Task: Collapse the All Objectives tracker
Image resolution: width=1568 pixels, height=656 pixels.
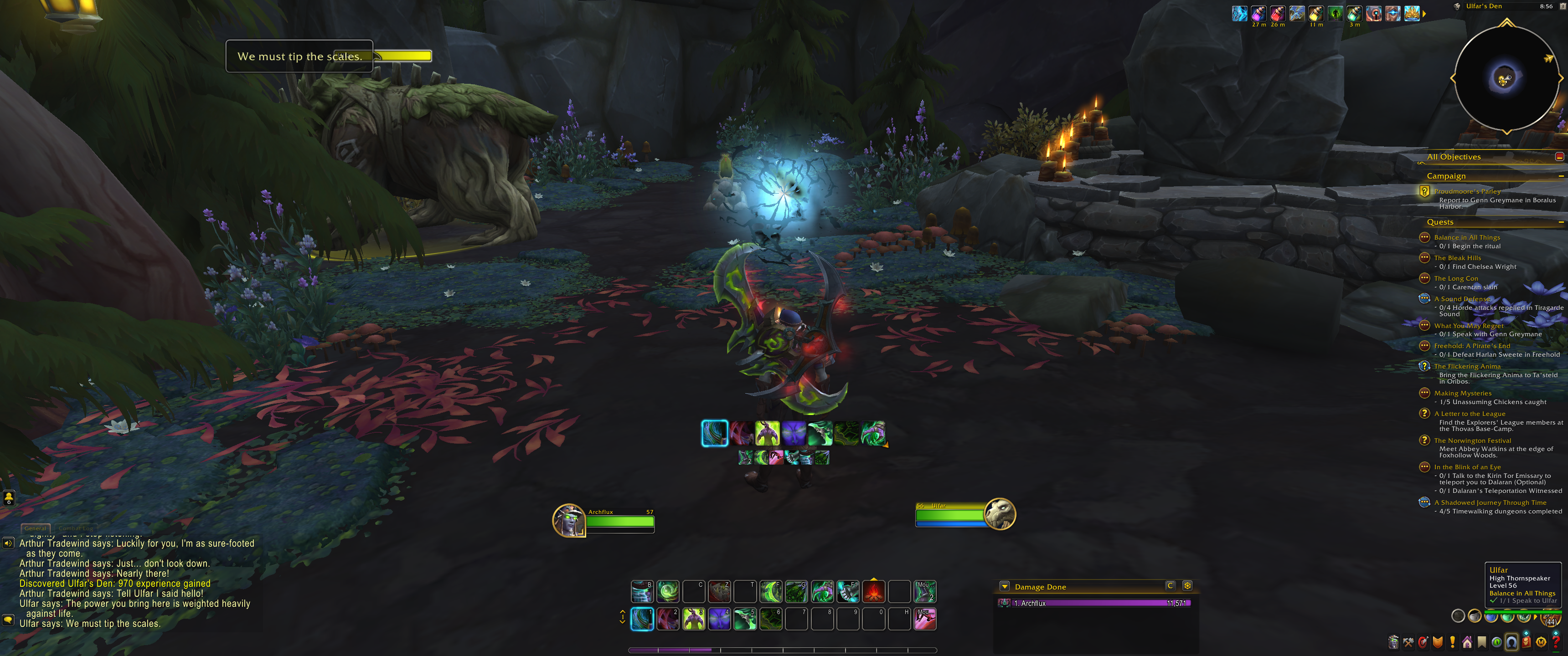Action: 1559,157
